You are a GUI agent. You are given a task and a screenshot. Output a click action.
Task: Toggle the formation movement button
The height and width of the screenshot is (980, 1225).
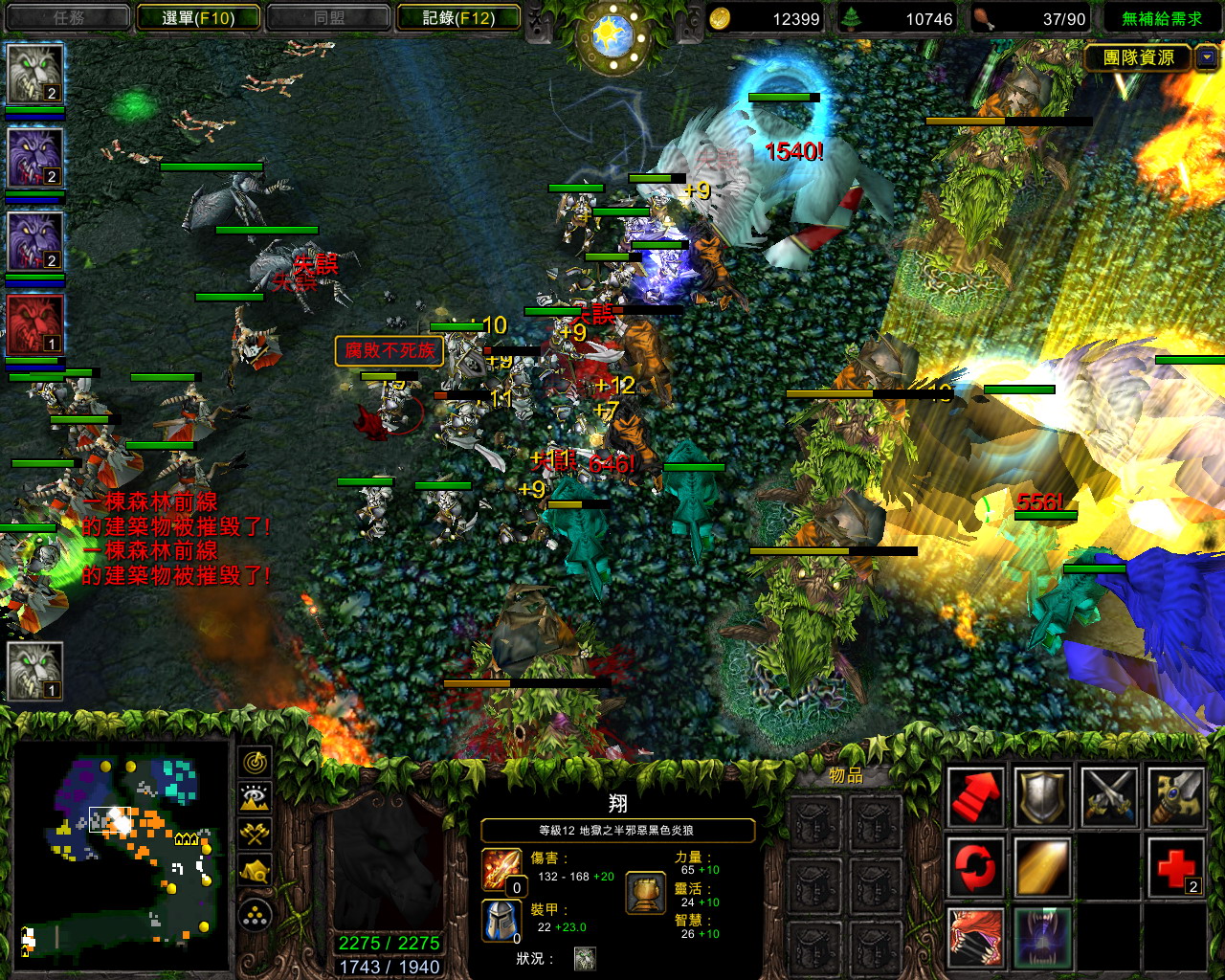click(x=256, y=916)
